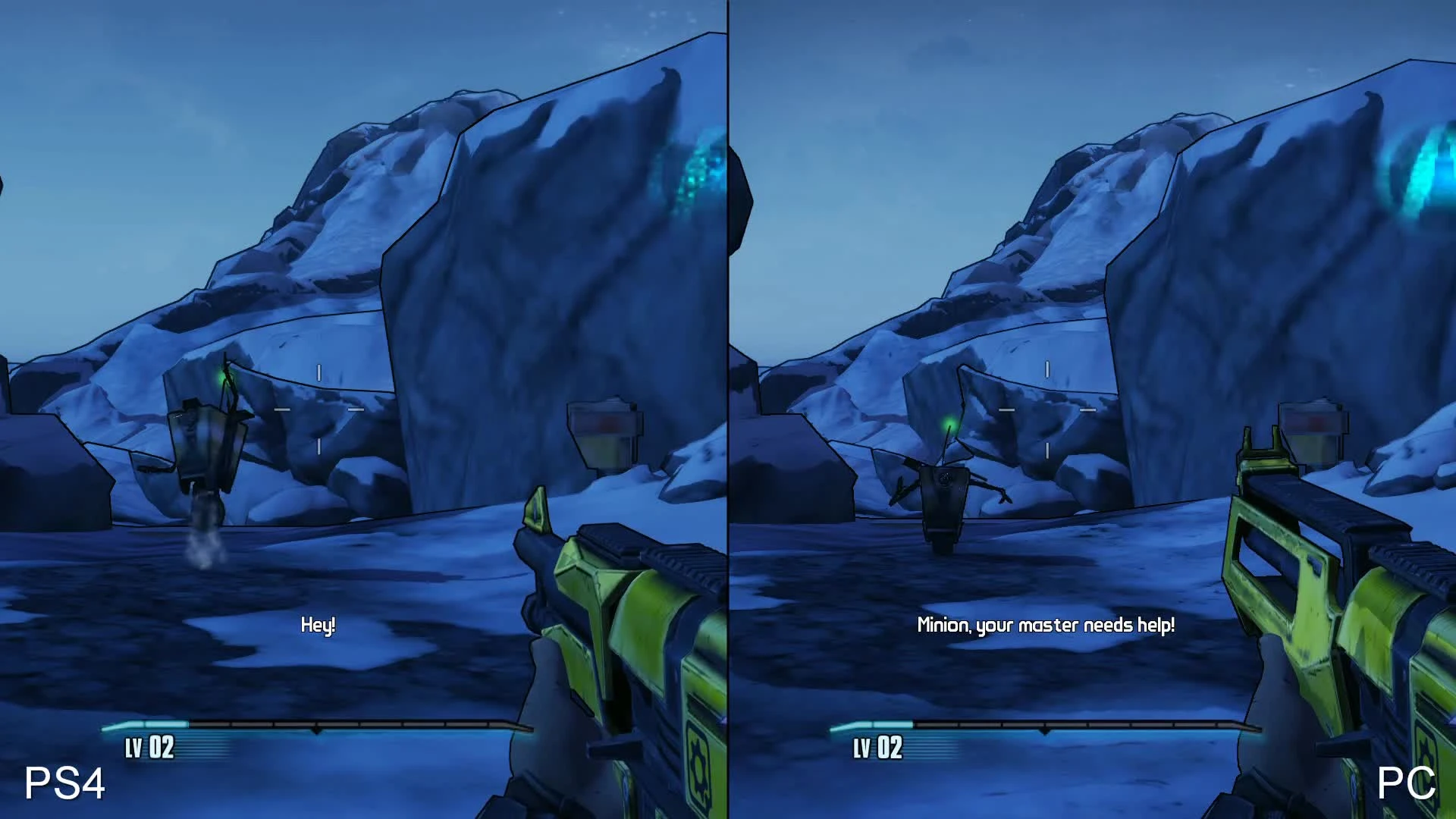Select the crosshair reticle on the PC side
1456x819 pixels.
[1046, 409]
